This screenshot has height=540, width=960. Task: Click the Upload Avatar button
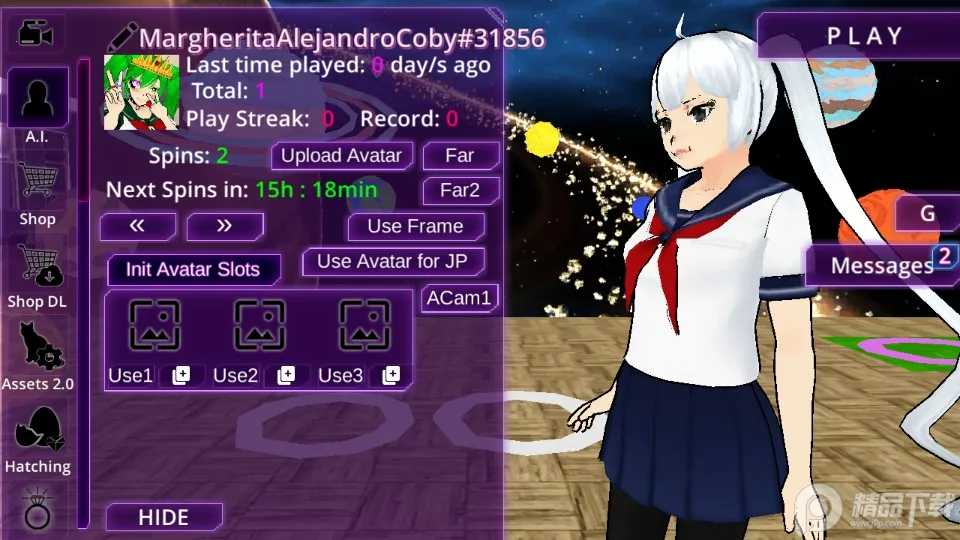(341, 156)
